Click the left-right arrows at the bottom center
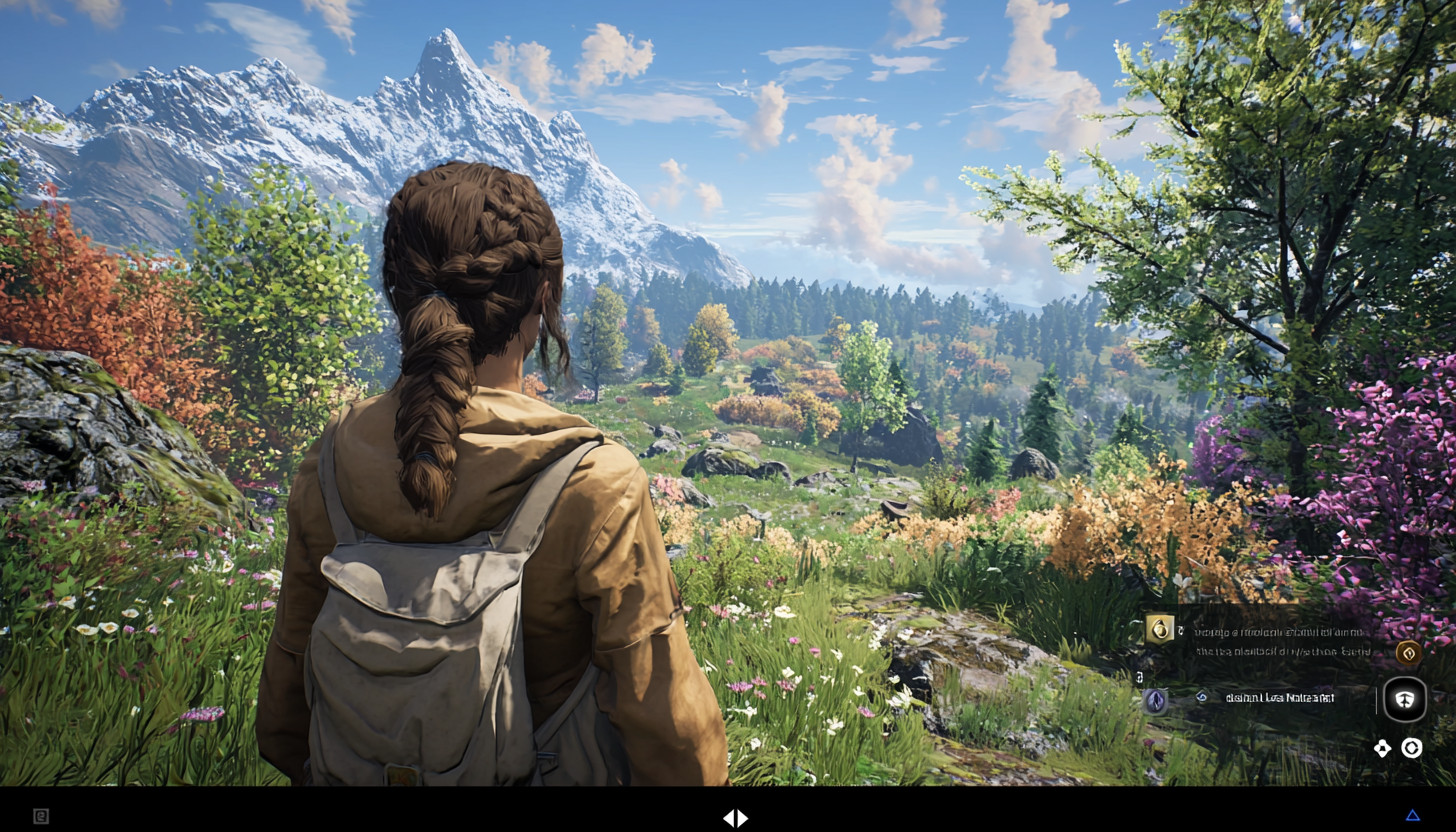This screenshot has width=1456, height=832. click(735, 818)
